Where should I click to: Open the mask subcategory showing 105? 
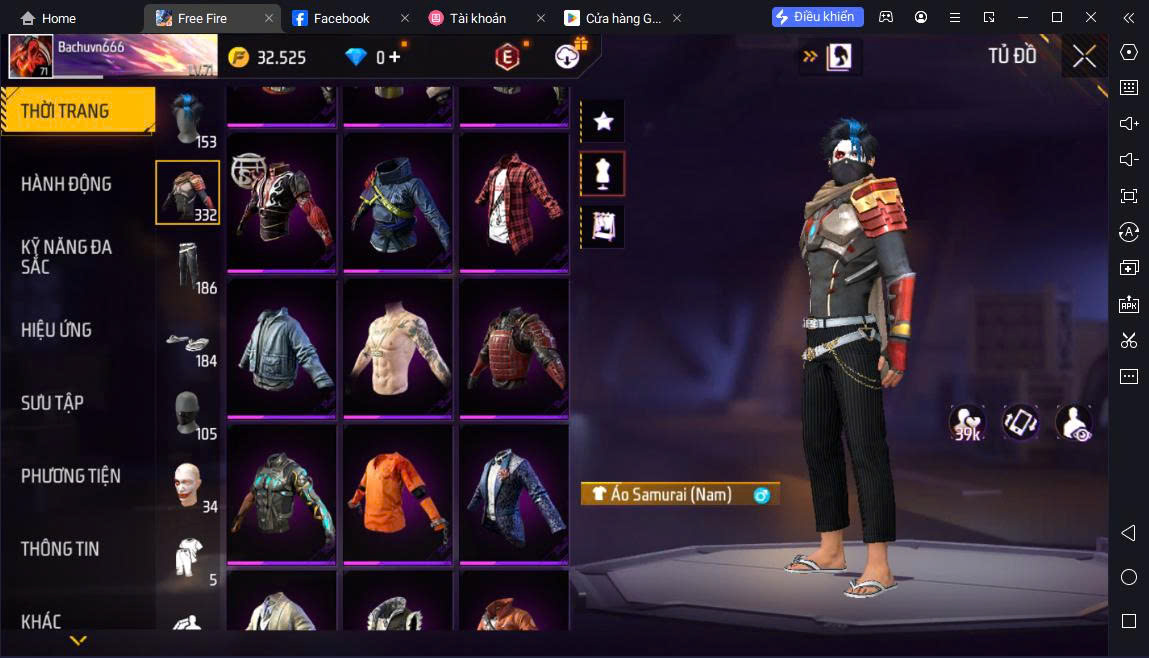pyautogui.click(x=187, y=412)
